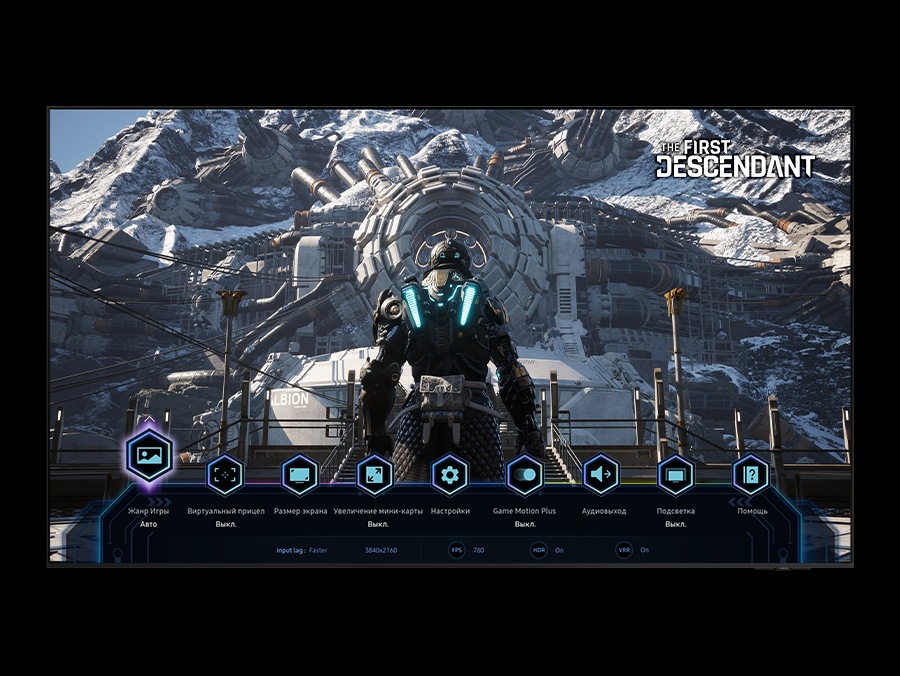Open the Помощь help icon
This screenshot has width=900, height=676.
[751, 474]
